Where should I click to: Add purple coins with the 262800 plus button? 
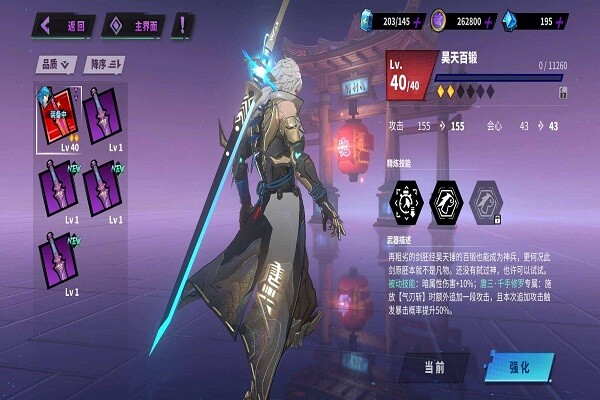[492, 21]
